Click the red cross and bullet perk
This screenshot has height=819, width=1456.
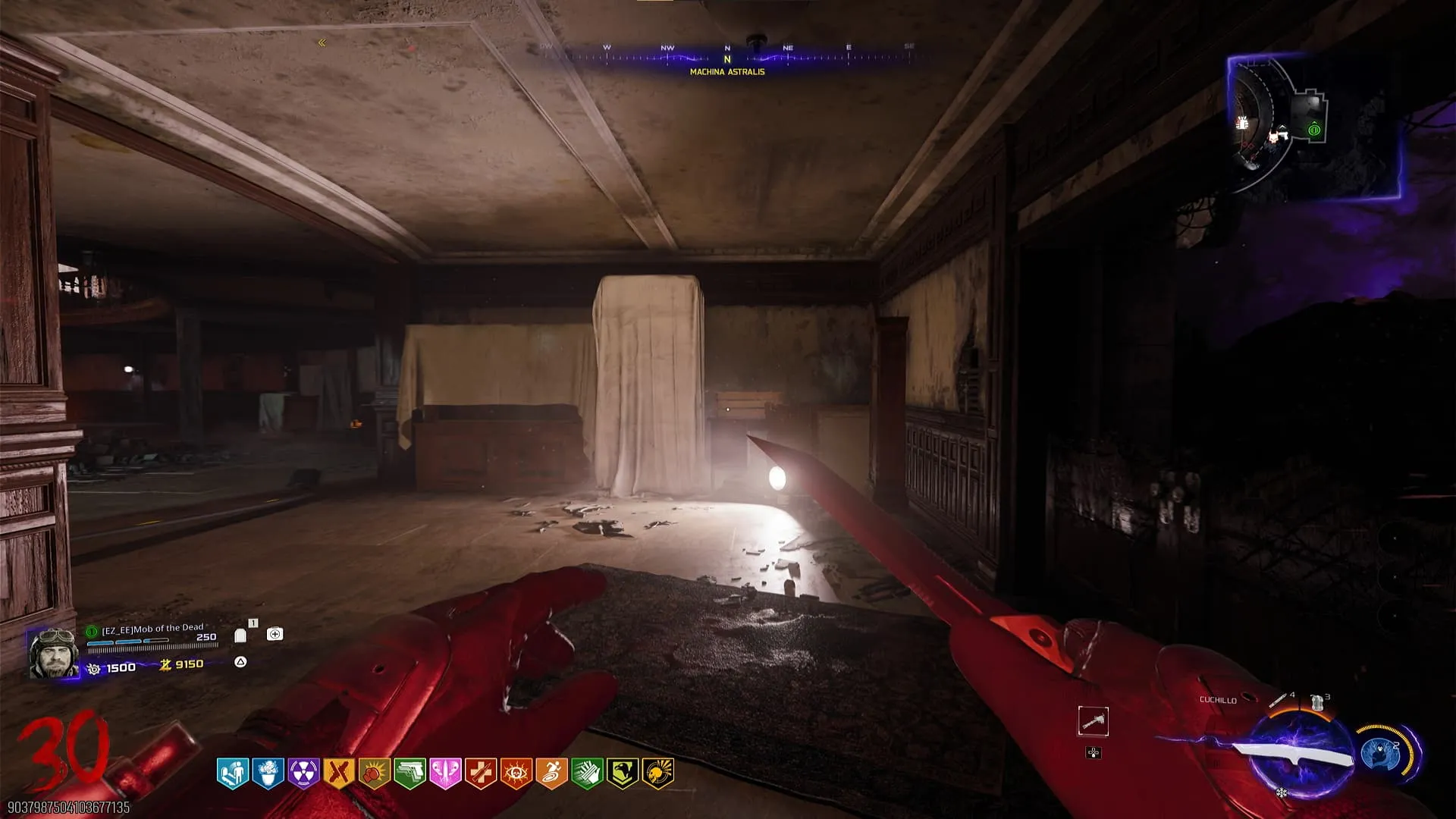481,773
